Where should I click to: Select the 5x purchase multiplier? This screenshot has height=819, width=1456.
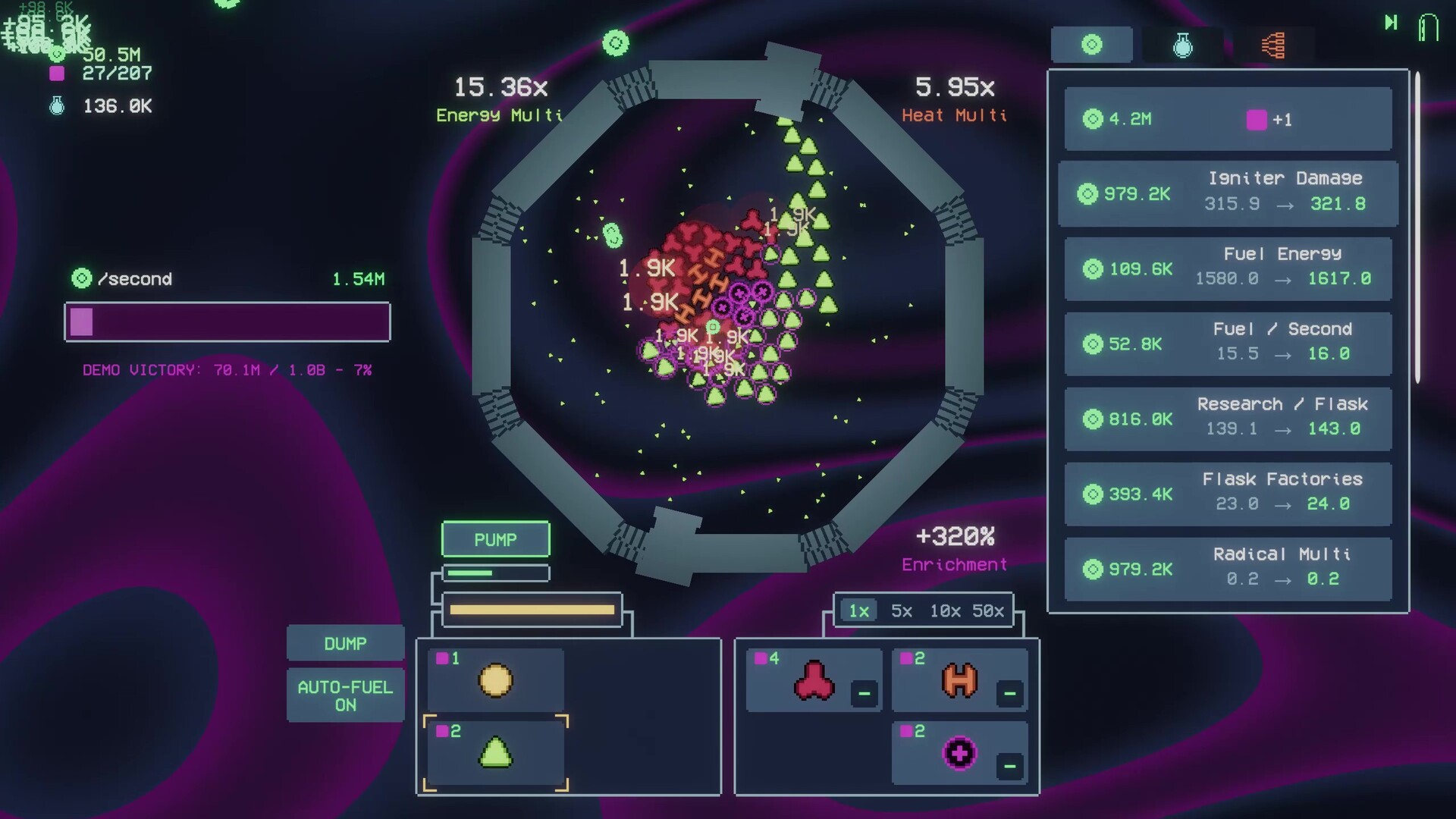click(x=901, y=611)
